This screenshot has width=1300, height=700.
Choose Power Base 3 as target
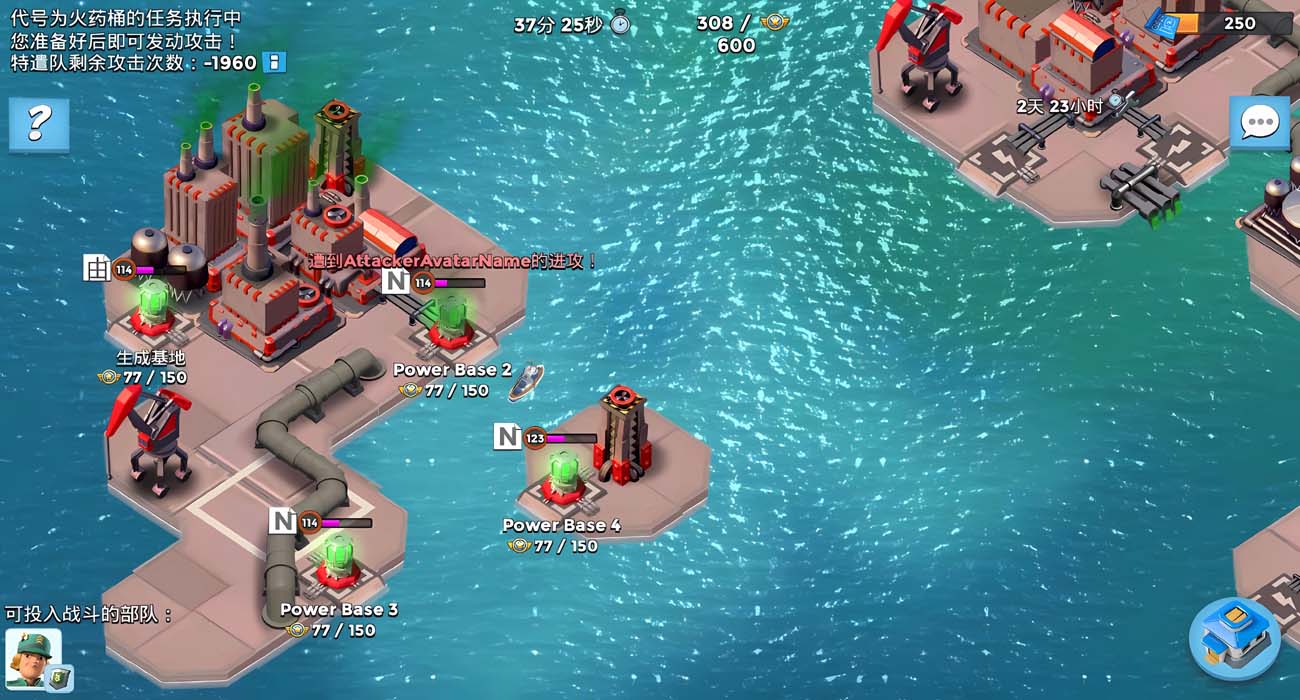[338, 562]
